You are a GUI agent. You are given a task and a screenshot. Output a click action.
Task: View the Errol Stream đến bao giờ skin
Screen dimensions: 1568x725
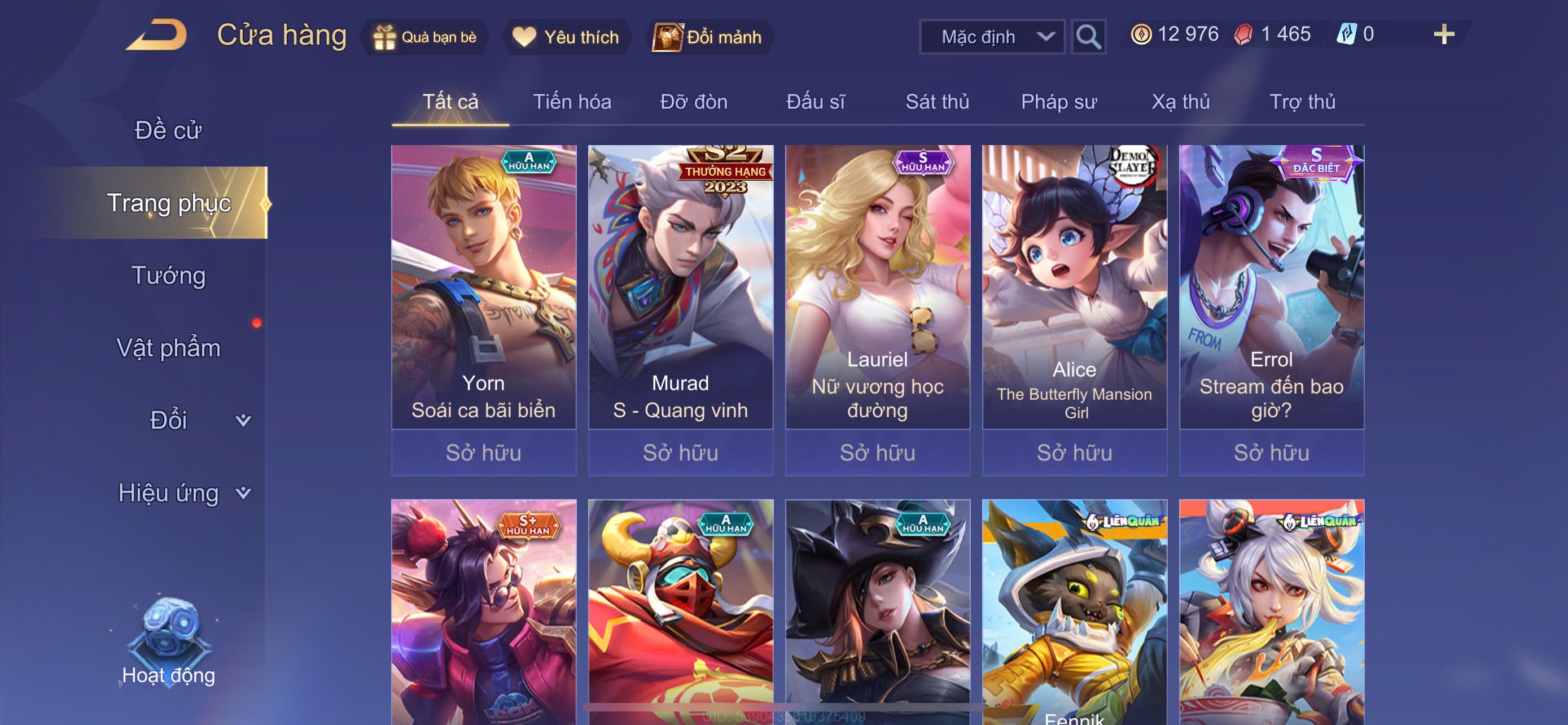coord(1271,286)
